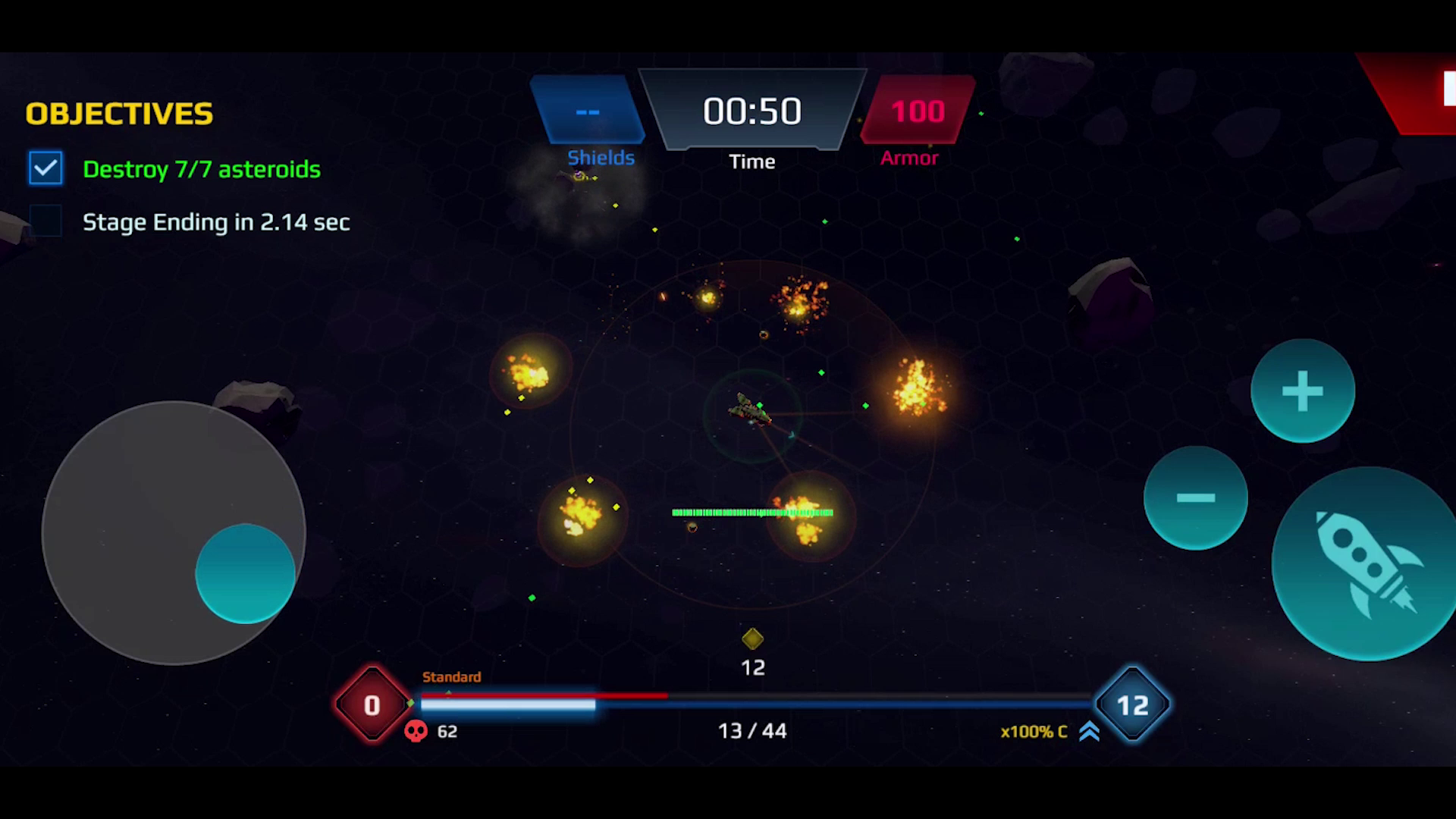Click the 13/44 progress bar

(752, 705)
